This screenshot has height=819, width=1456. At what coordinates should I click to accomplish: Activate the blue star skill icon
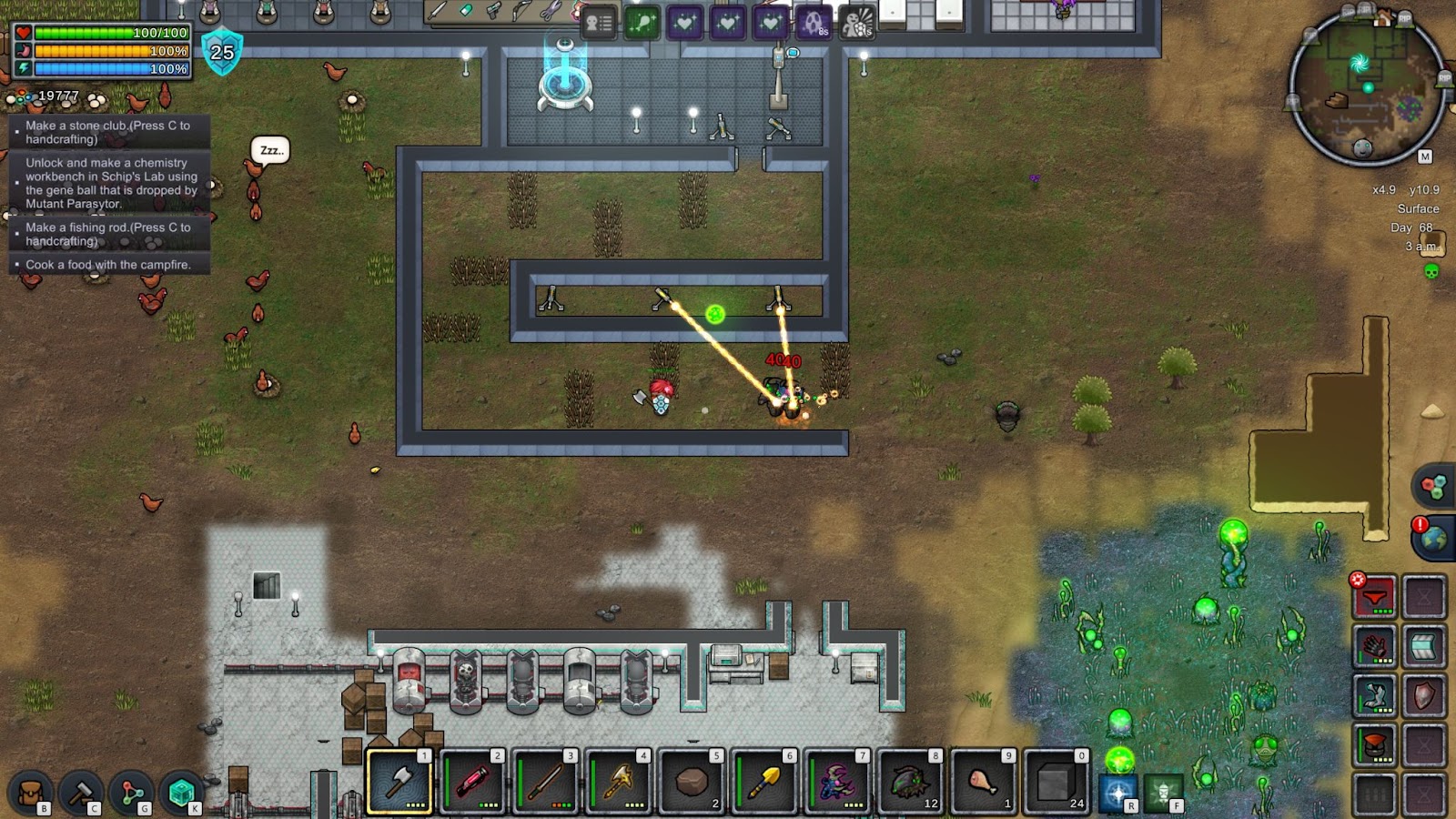pos(1117,792)
